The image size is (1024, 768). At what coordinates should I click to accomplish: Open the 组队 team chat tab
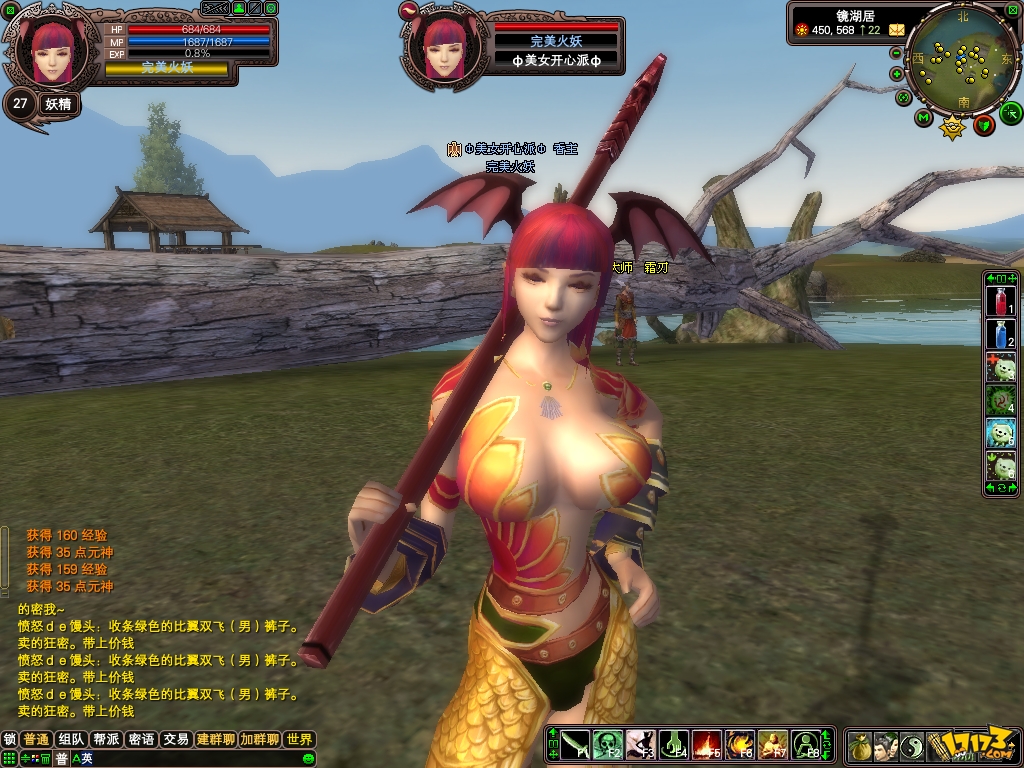point(71,740)
